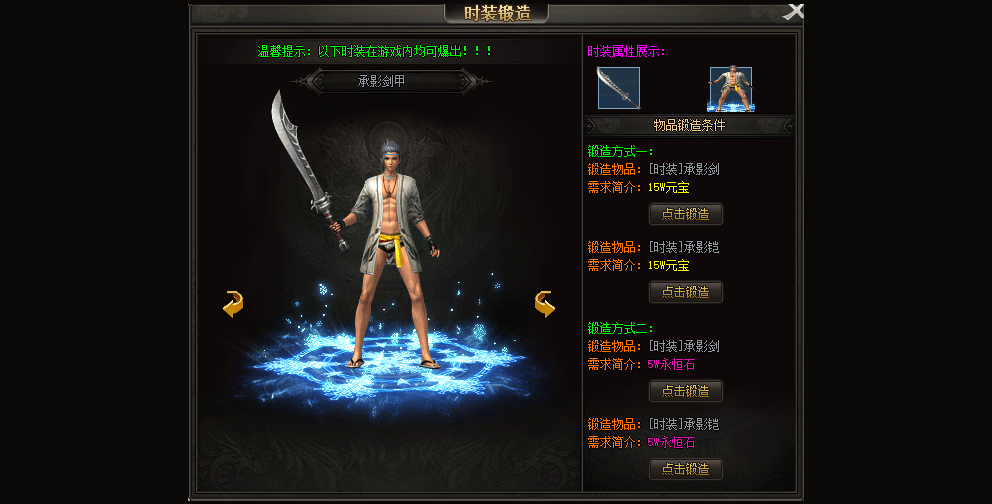
Task: Show the next costume with the right arrow
Action: tap(545, 304)
